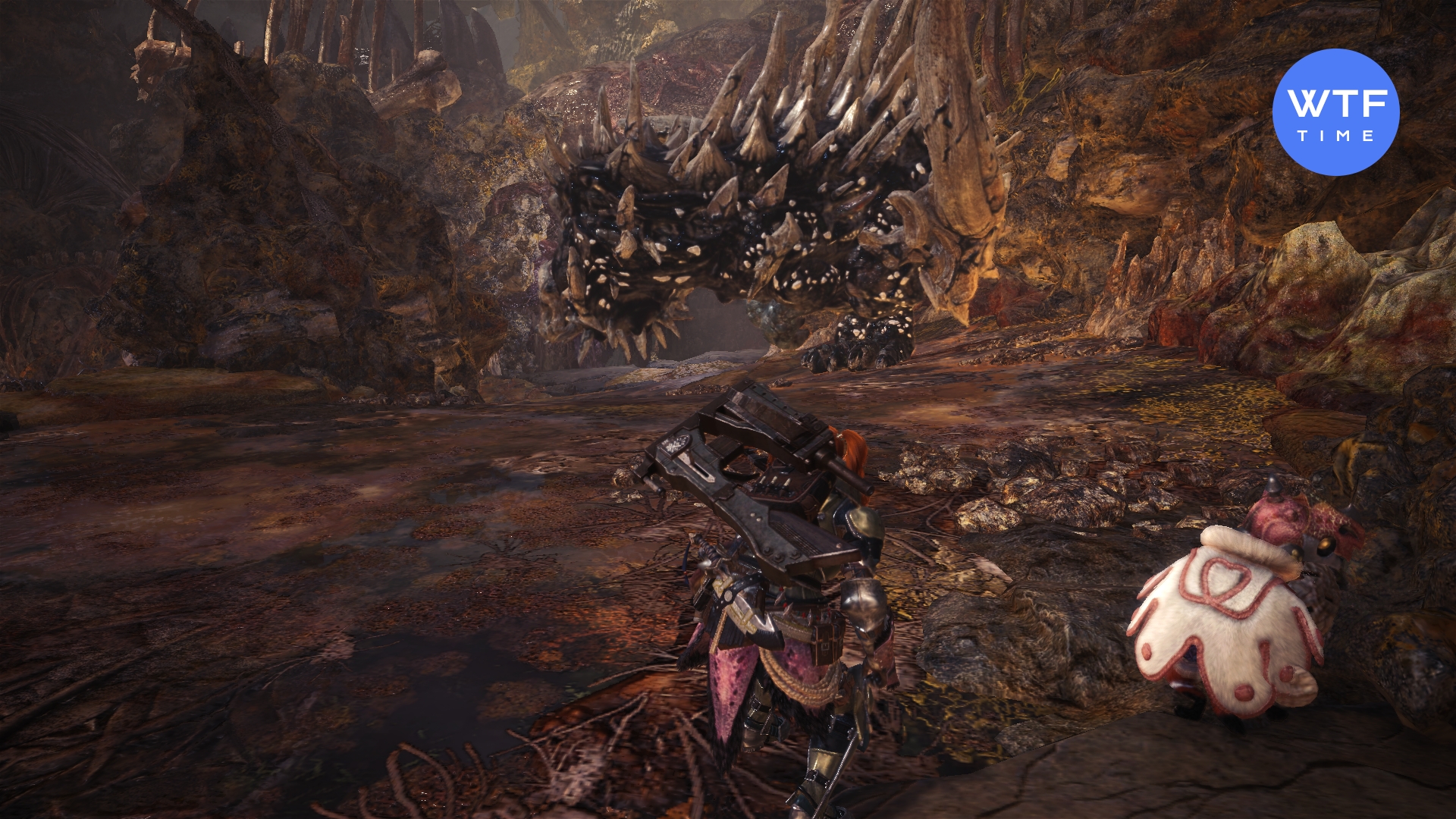Click the WTF Time channel logo

coord(1335,112)
